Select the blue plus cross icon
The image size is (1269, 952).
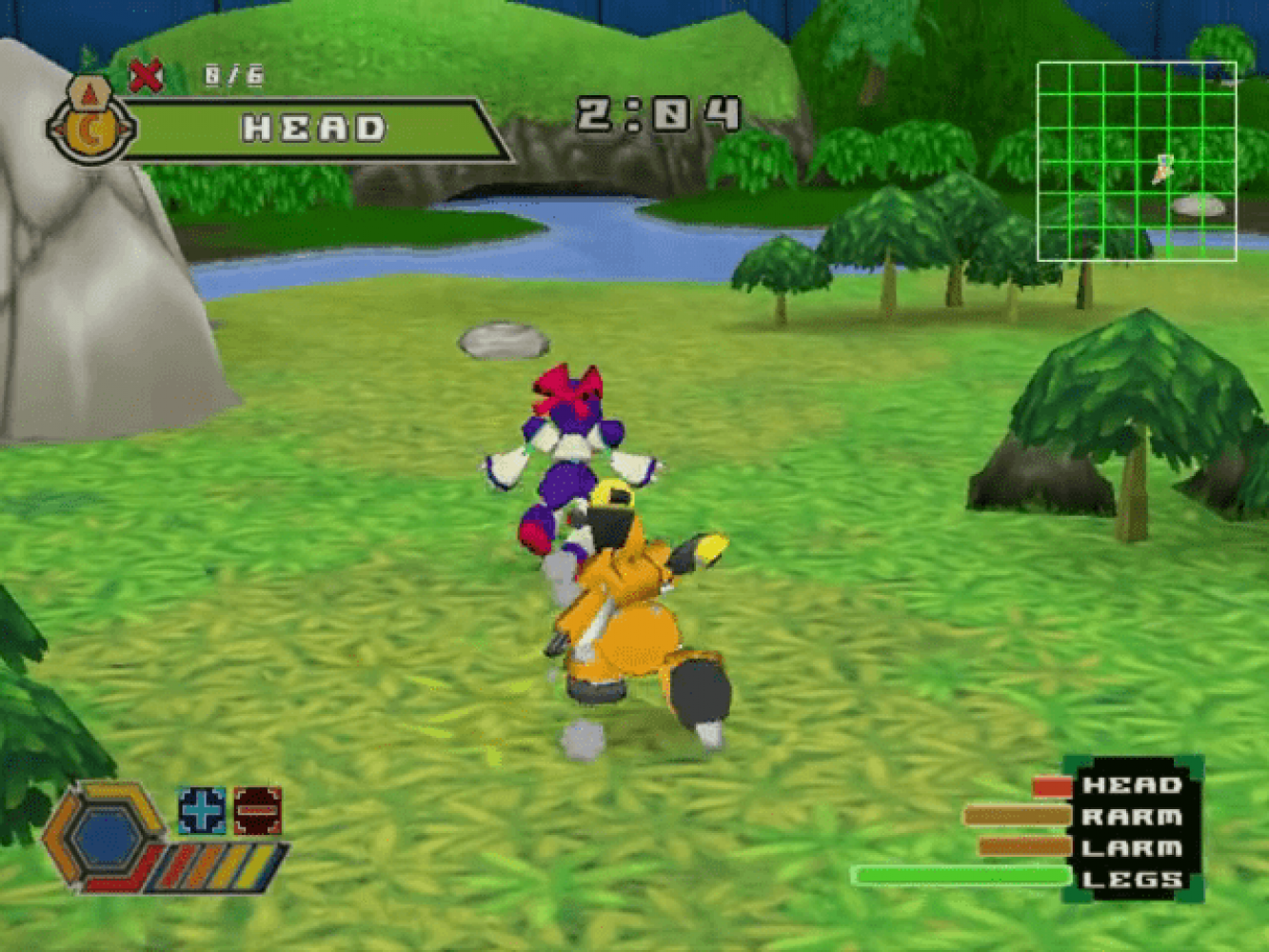coord(202,810)
